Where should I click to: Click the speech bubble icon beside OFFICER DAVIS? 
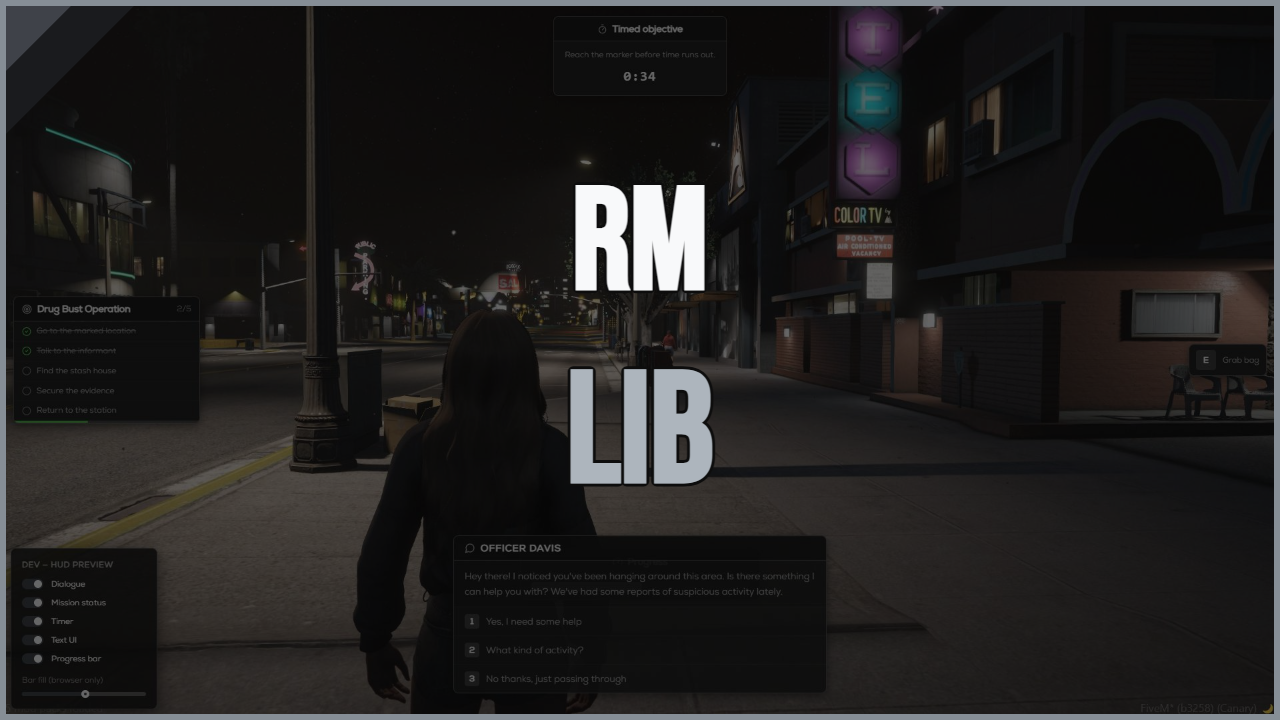tap(470, 548)
